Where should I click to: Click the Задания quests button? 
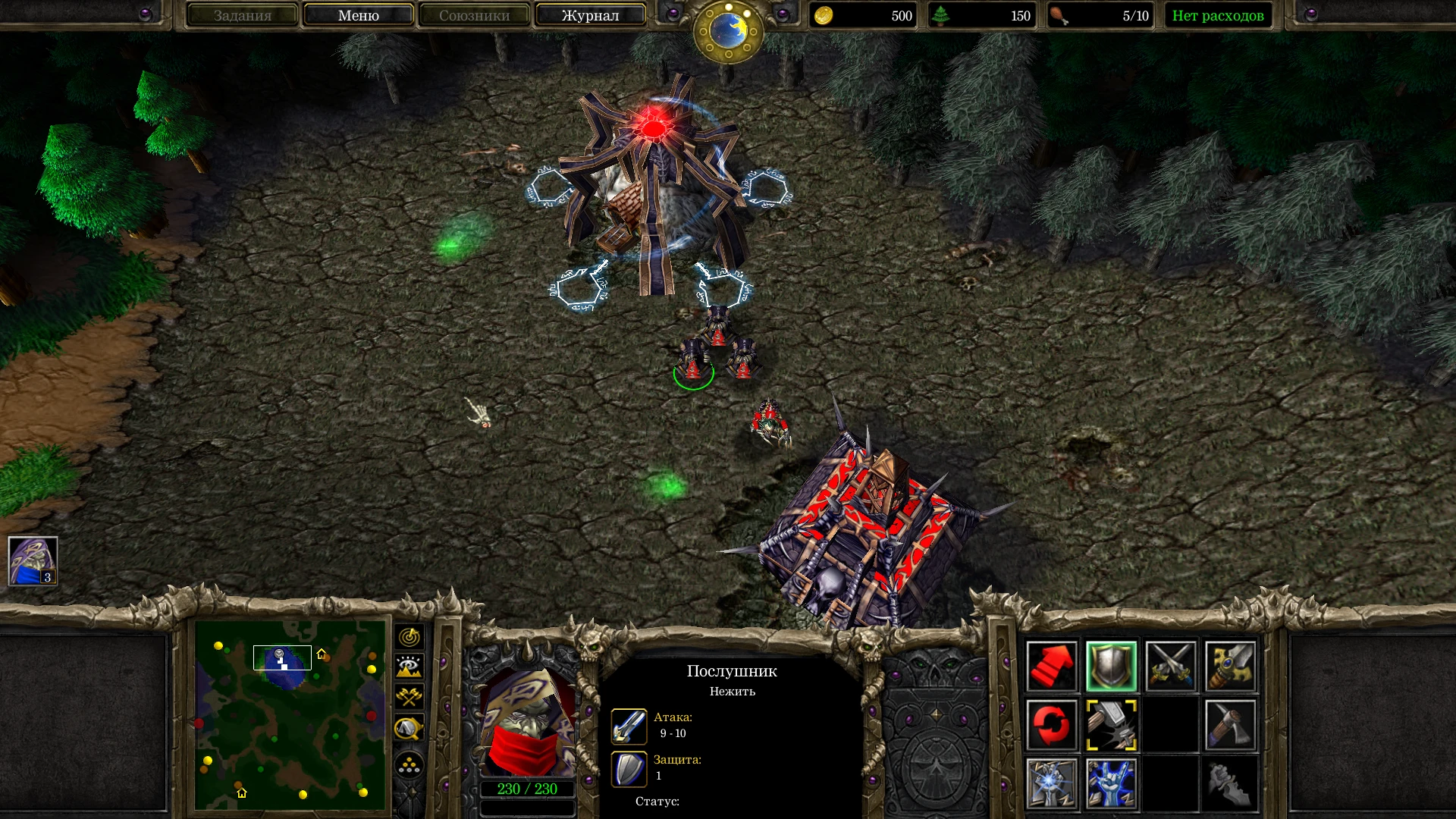(x=242, y=15)
